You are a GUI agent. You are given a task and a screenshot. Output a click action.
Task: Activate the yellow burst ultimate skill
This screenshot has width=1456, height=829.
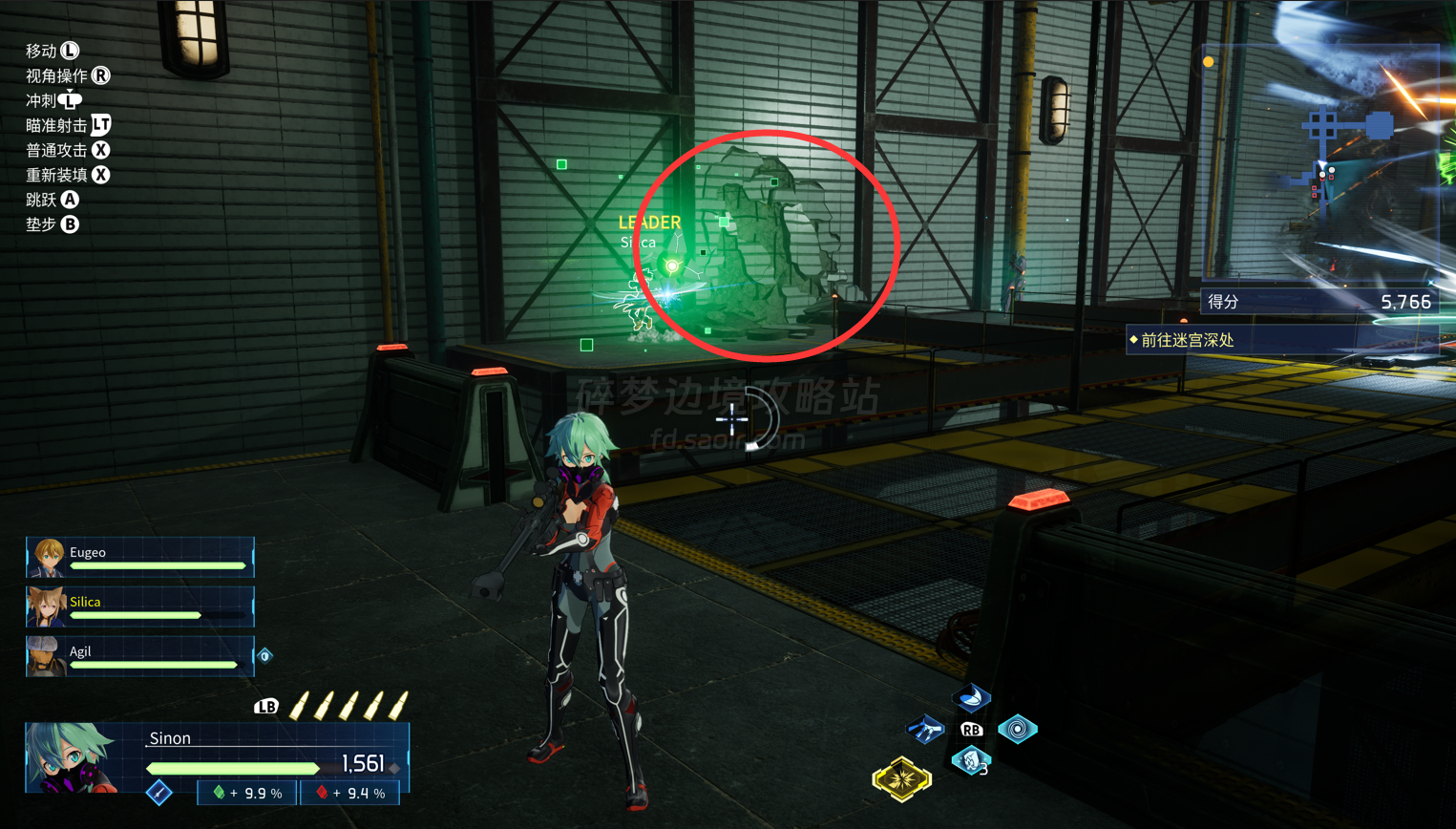click(x=901, y=779)
